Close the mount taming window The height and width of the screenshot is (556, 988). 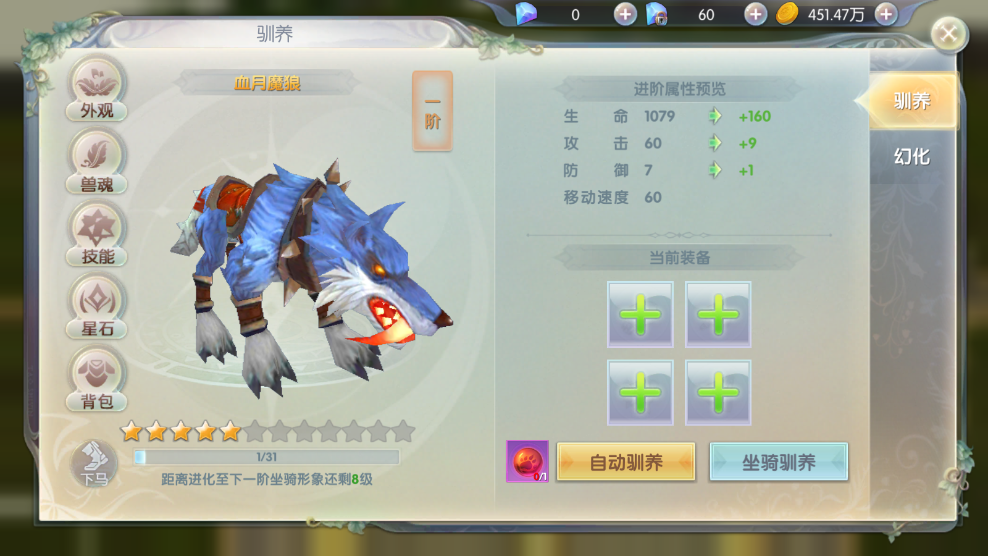point(948,35)
